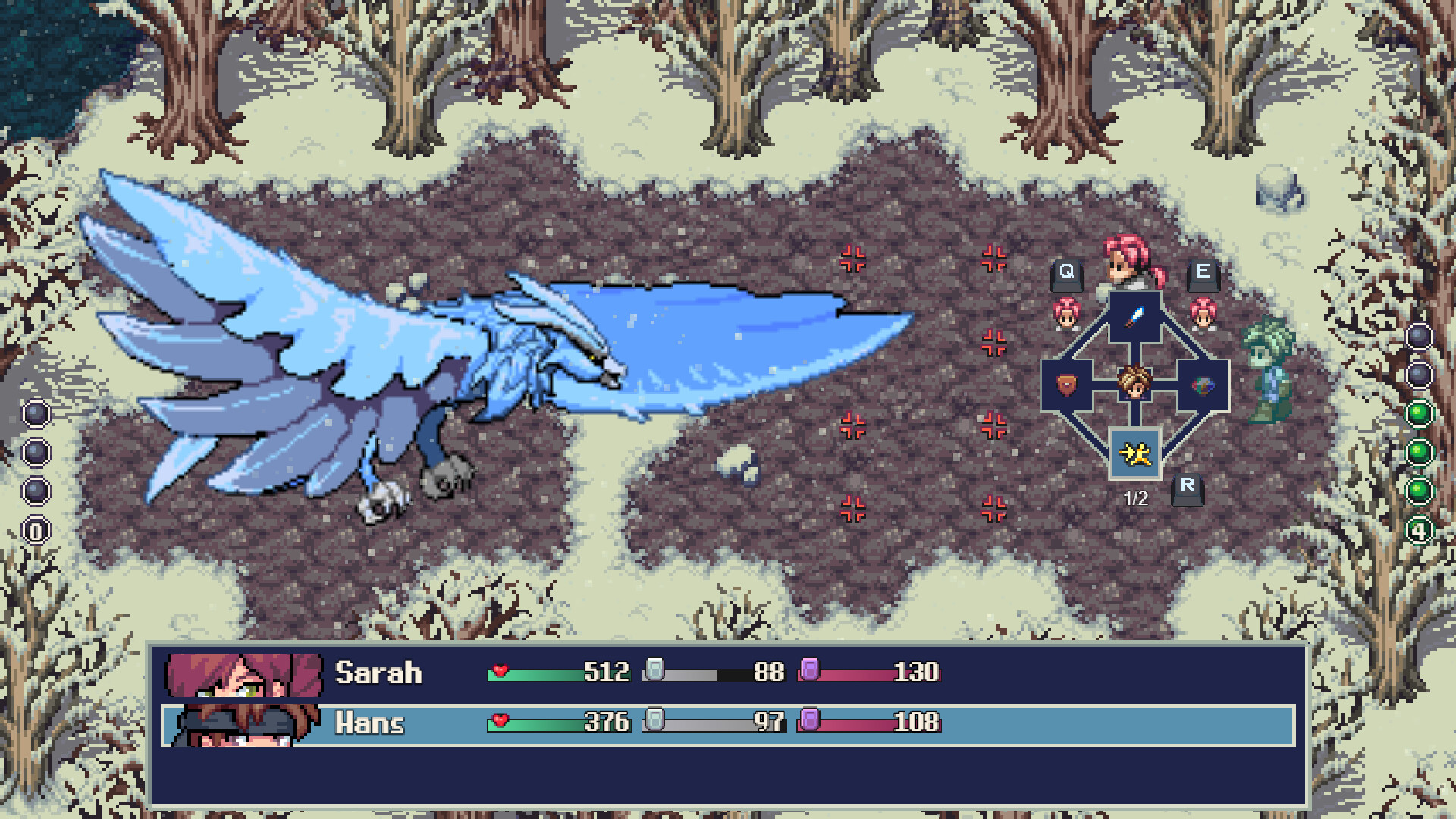Toggle the dark orb above the green orbs

(x=1420, y=374)
